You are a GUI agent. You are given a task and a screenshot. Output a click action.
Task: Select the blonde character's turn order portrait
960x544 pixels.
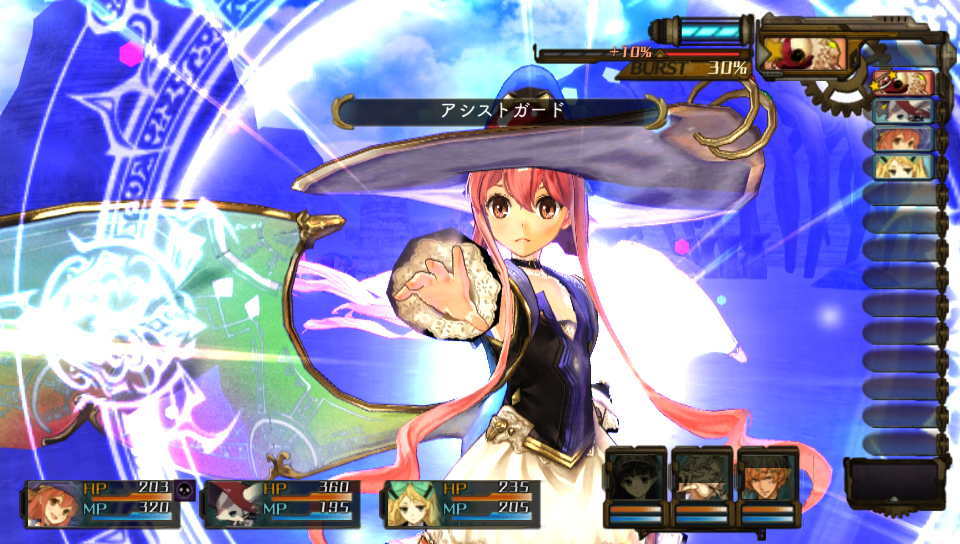(903, 167)
